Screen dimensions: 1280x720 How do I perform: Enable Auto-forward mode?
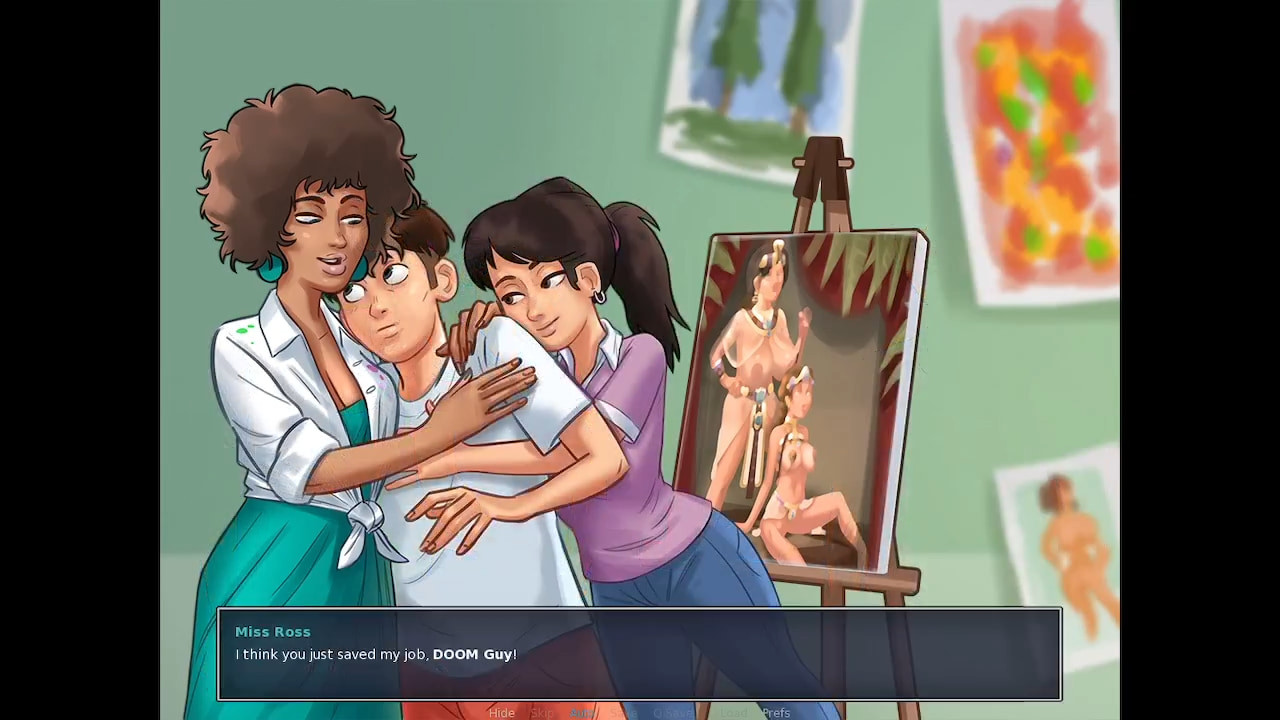[x=583, y=712]
